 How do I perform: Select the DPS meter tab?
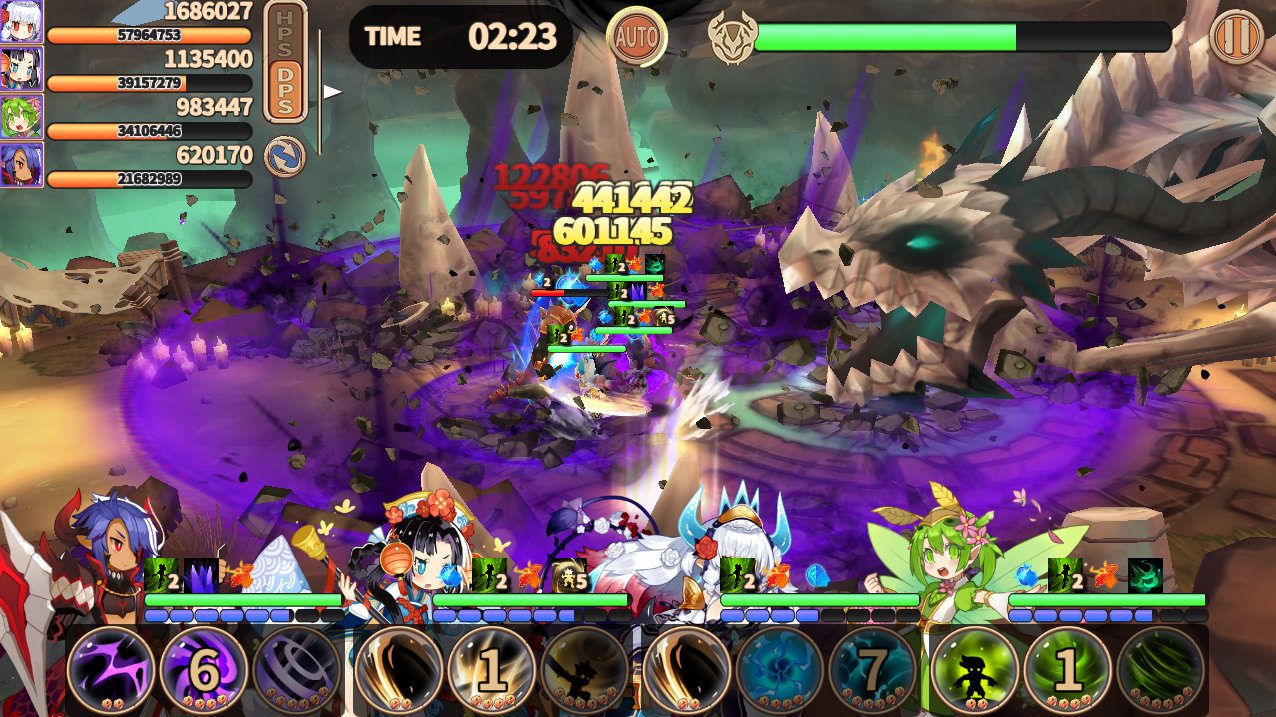(285, 92)
